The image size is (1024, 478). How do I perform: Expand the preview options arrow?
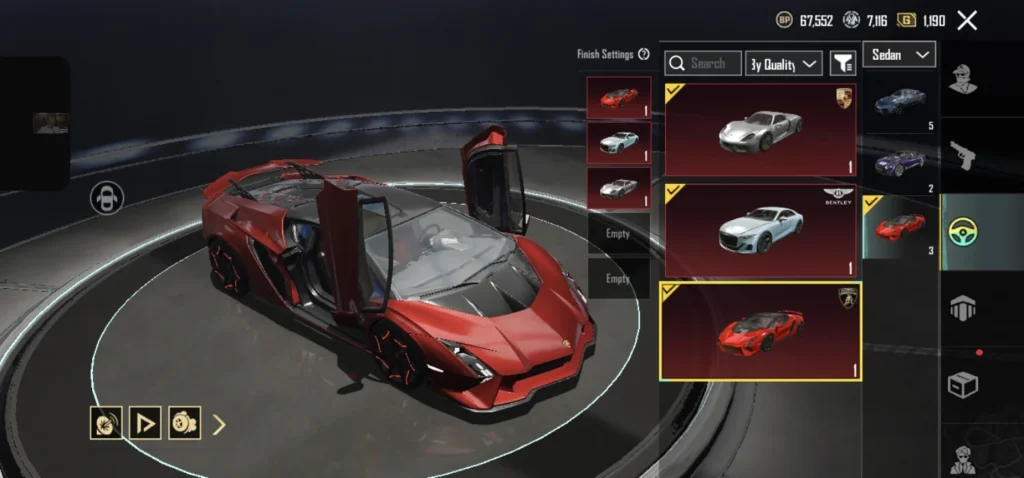coord(219,424)
